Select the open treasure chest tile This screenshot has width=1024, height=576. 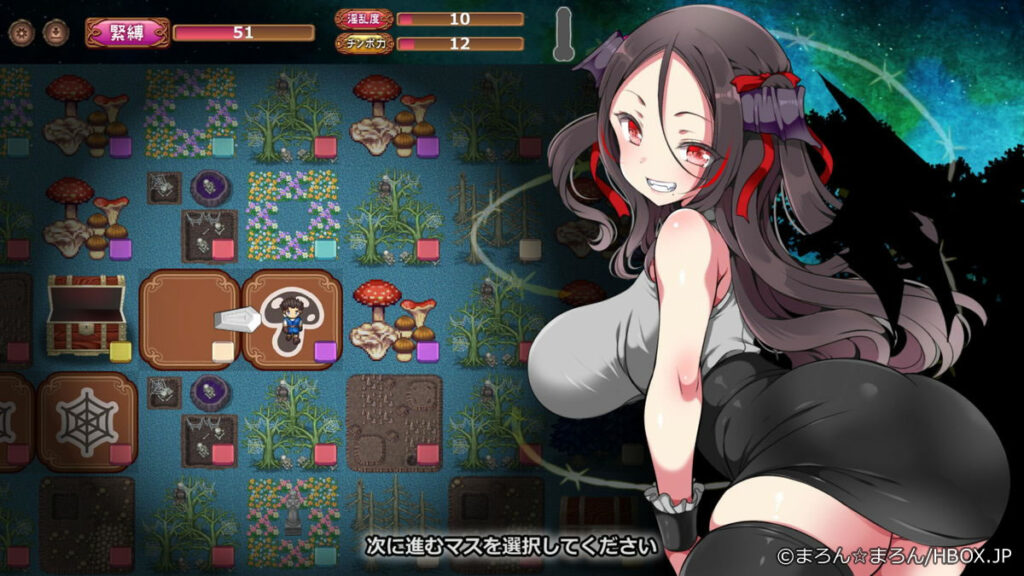point(85,314)
